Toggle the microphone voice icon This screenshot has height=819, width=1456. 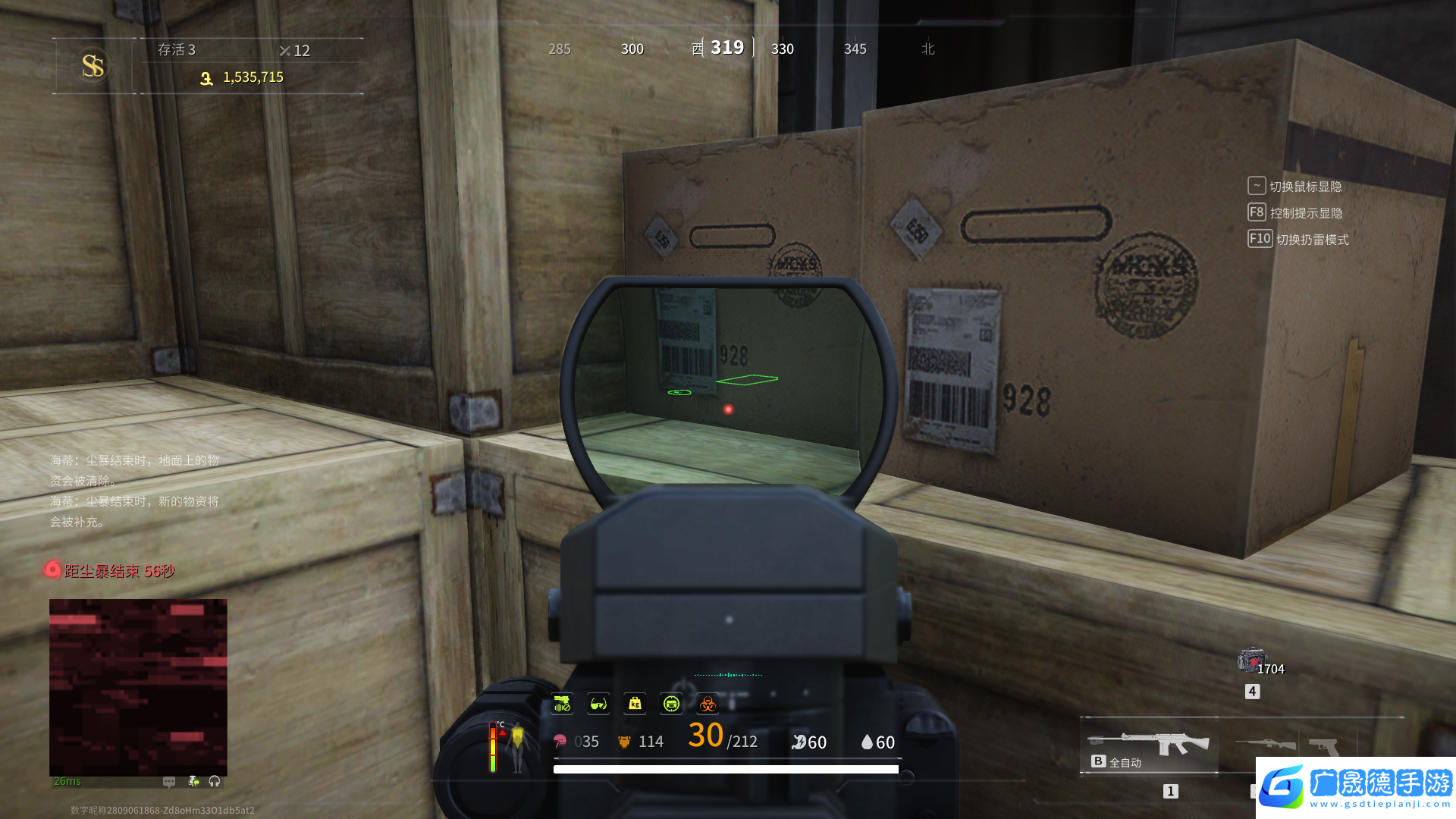(193, 781)
